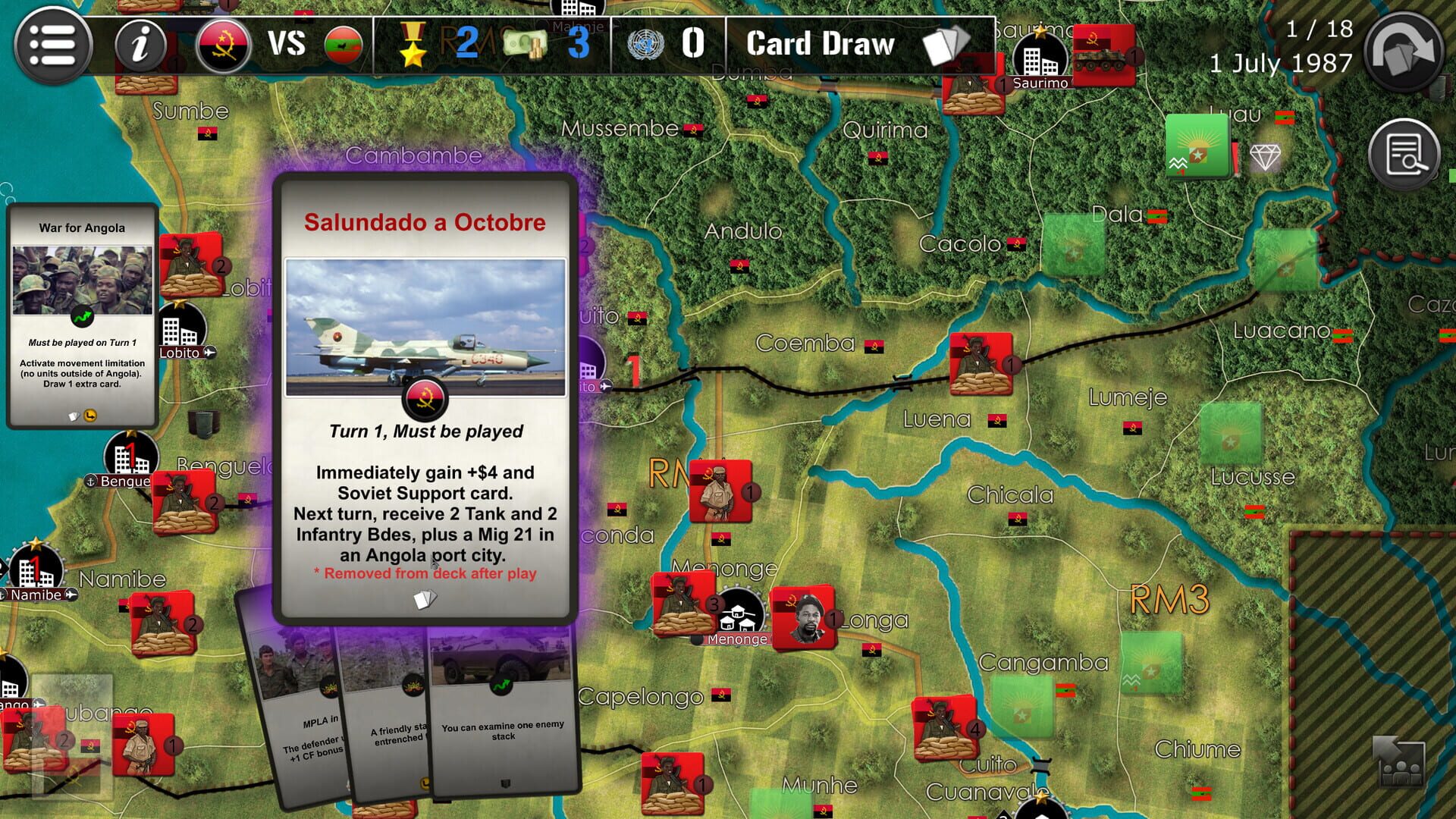Select the Bengue anchor port marker
This screenshot has width=1456, height=819.
pyautogui.click(x=91, y=480)
